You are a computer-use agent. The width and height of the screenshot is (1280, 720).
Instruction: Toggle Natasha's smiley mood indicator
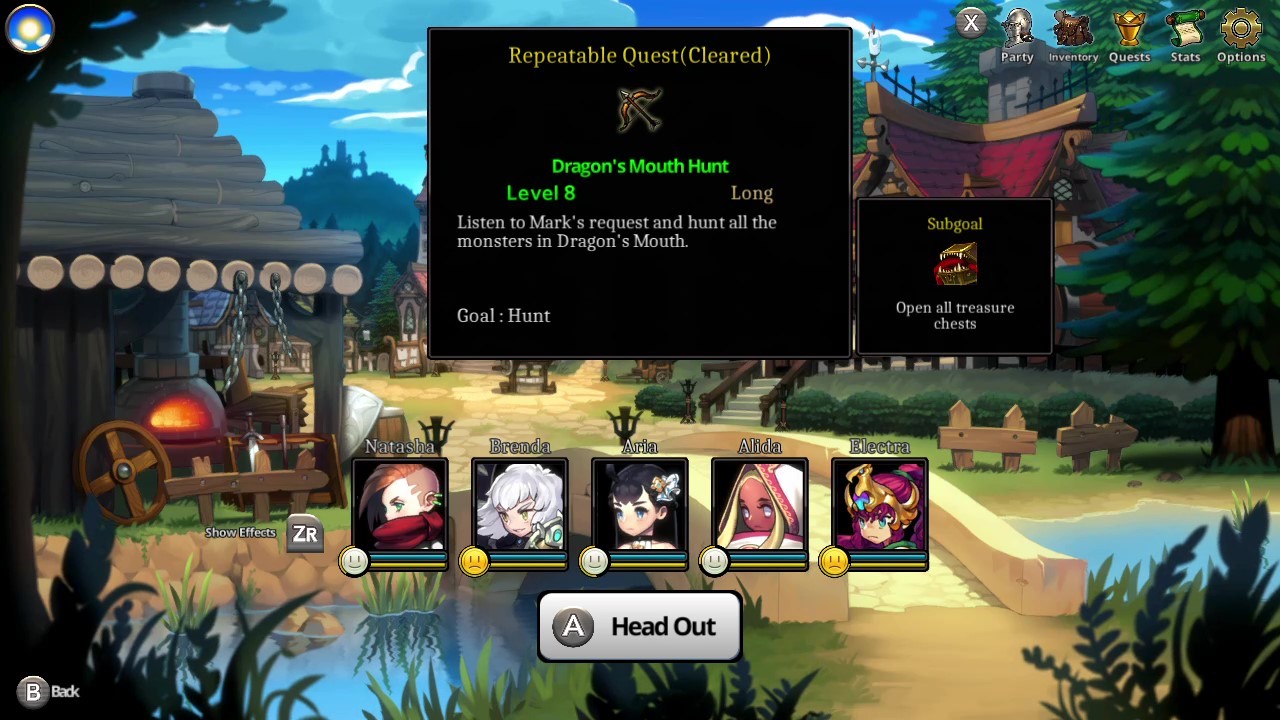tap(355, 561)
